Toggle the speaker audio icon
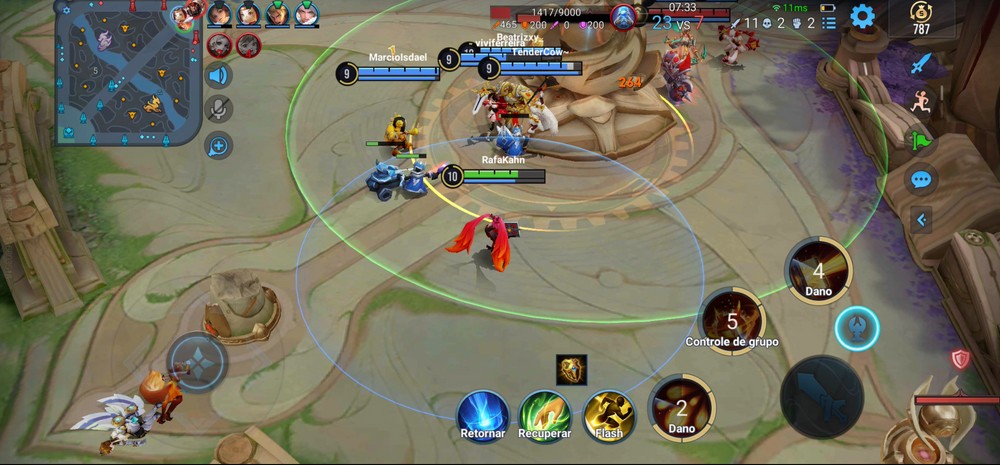Screen dimensions: 1000x465 (x=218, y=75)
